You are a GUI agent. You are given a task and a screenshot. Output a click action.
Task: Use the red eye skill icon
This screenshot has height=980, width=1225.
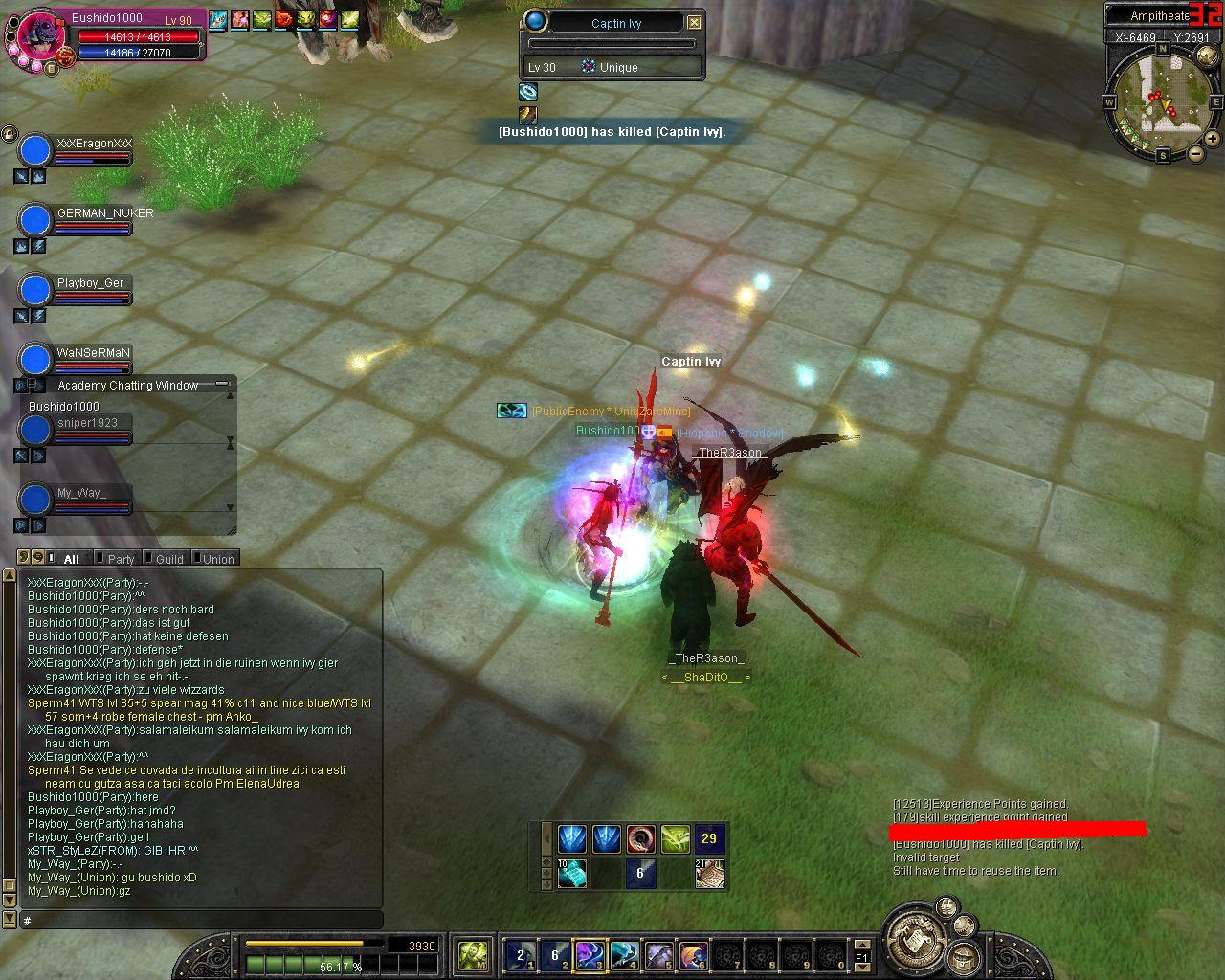pos(641,839)
